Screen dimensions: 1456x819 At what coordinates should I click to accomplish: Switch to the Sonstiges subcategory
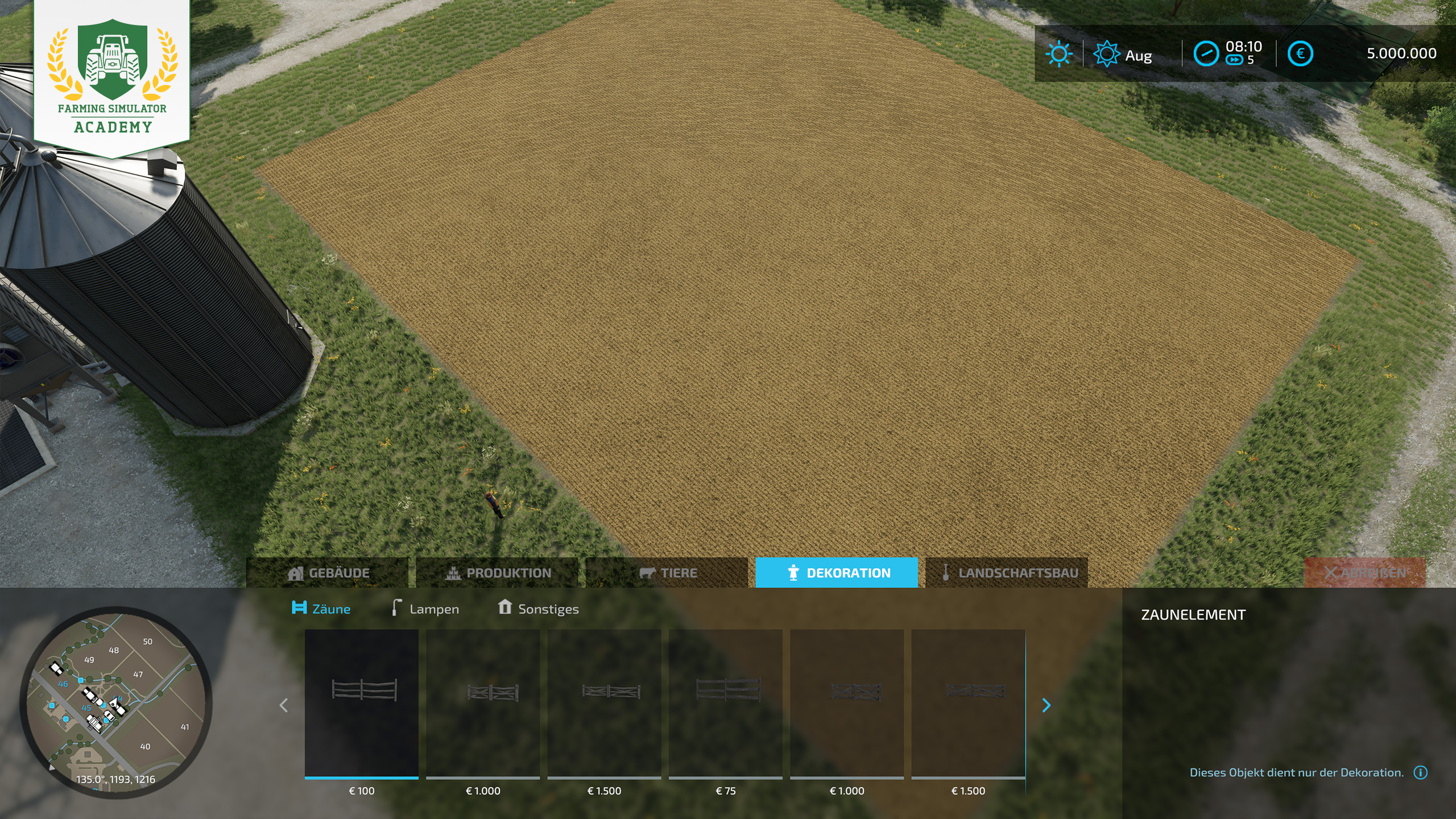[x=538, y=609]
